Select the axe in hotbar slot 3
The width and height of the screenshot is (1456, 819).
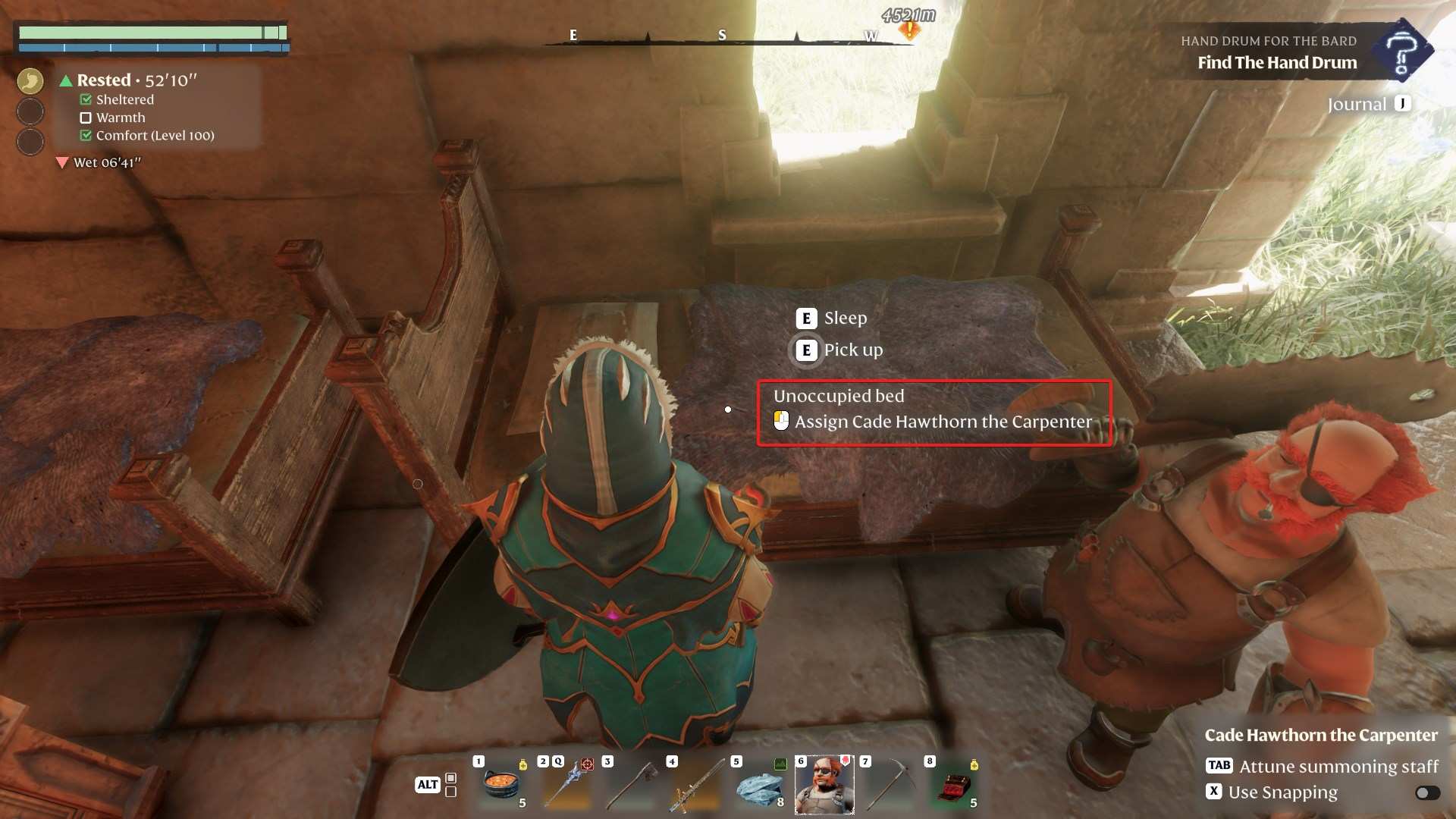[631, 785]
